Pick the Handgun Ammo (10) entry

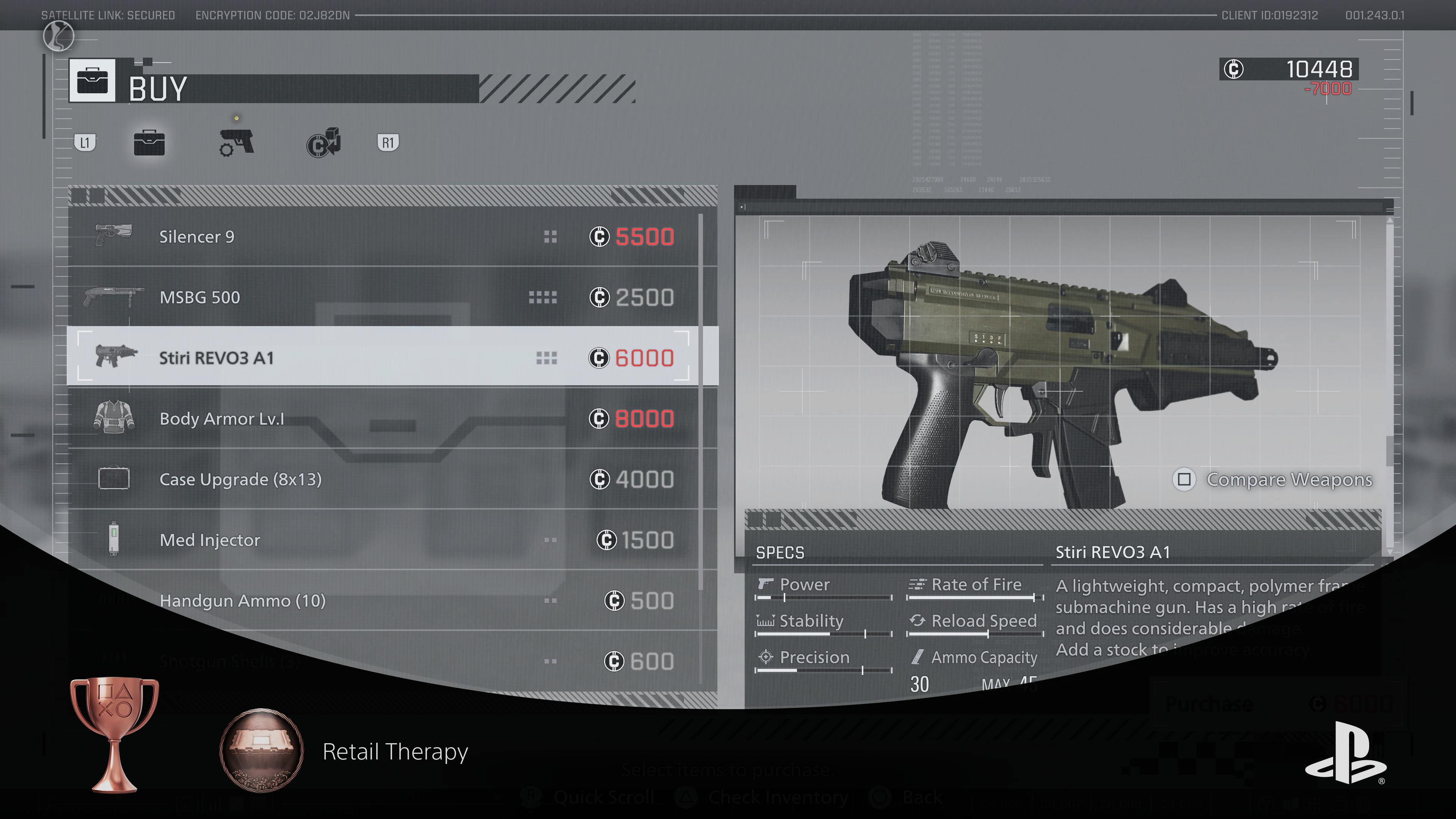384,600
